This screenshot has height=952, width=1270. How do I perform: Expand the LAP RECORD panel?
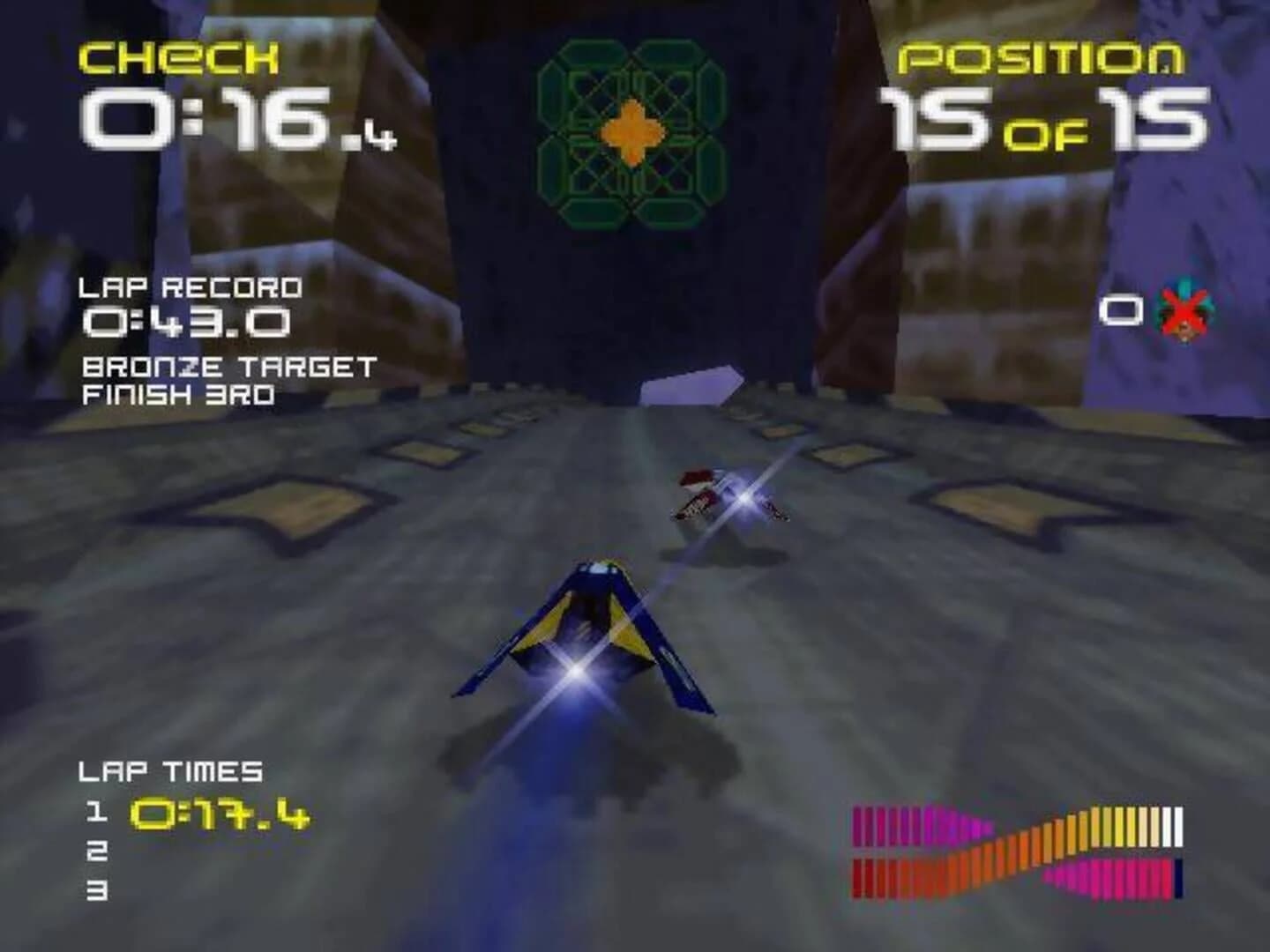[x=190, y=288]
